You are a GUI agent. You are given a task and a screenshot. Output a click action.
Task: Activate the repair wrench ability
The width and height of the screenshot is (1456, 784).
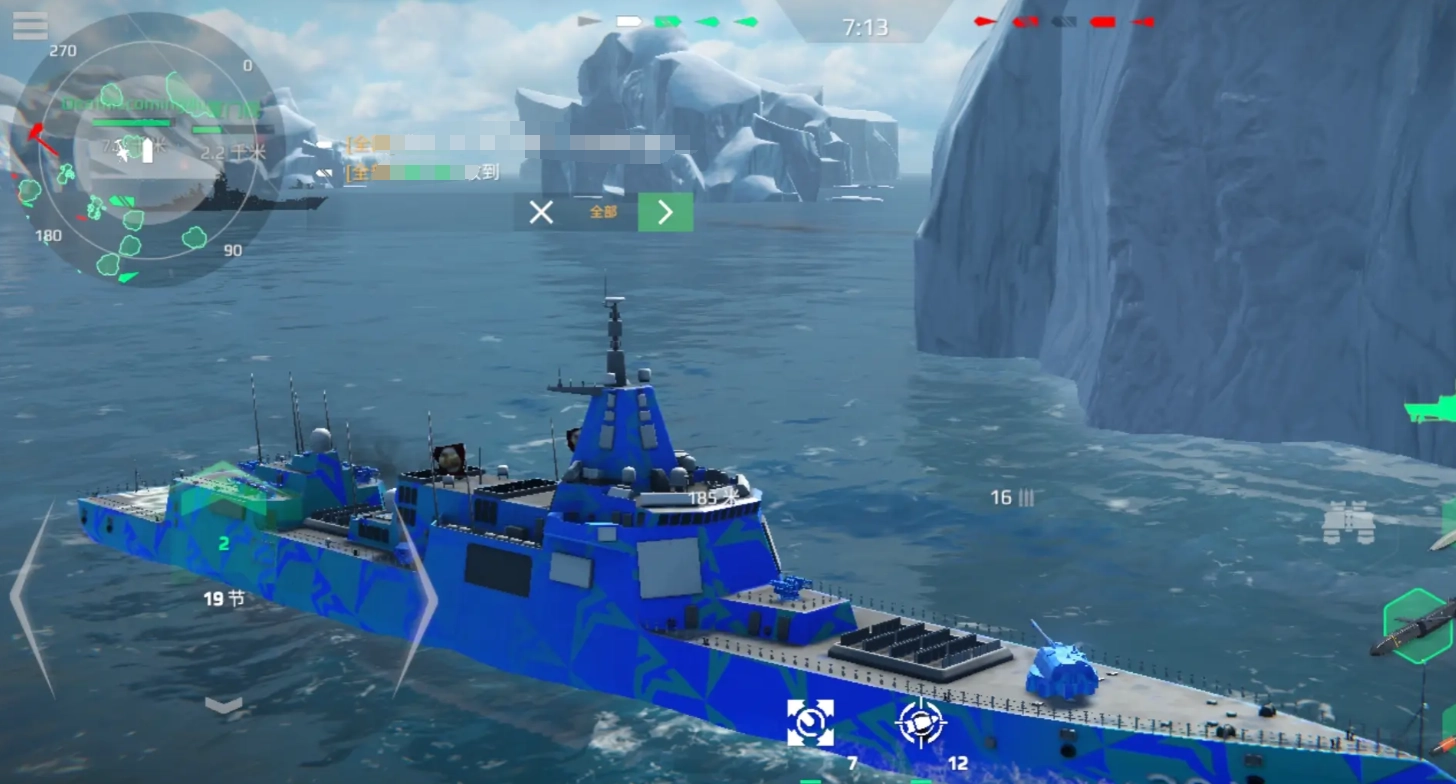[x=810, y=722]
